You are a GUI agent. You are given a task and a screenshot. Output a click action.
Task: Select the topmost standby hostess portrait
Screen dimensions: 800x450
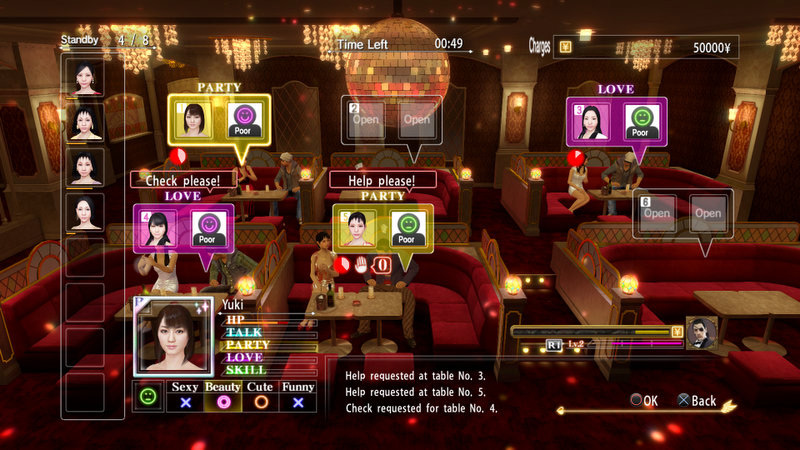85,77
